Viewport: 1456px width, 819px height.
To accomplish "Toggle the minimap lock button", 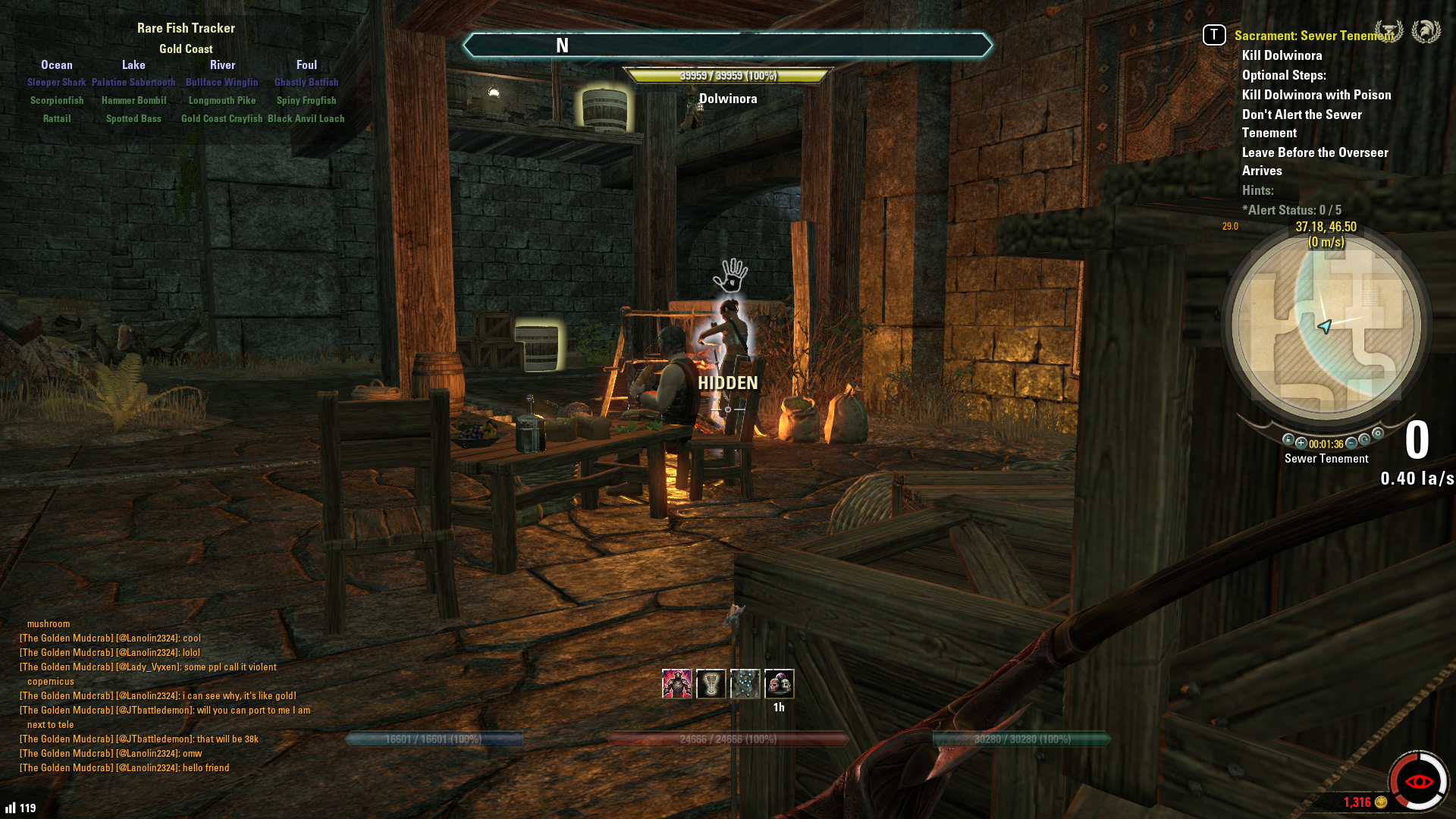I will tap(1288, 440).
